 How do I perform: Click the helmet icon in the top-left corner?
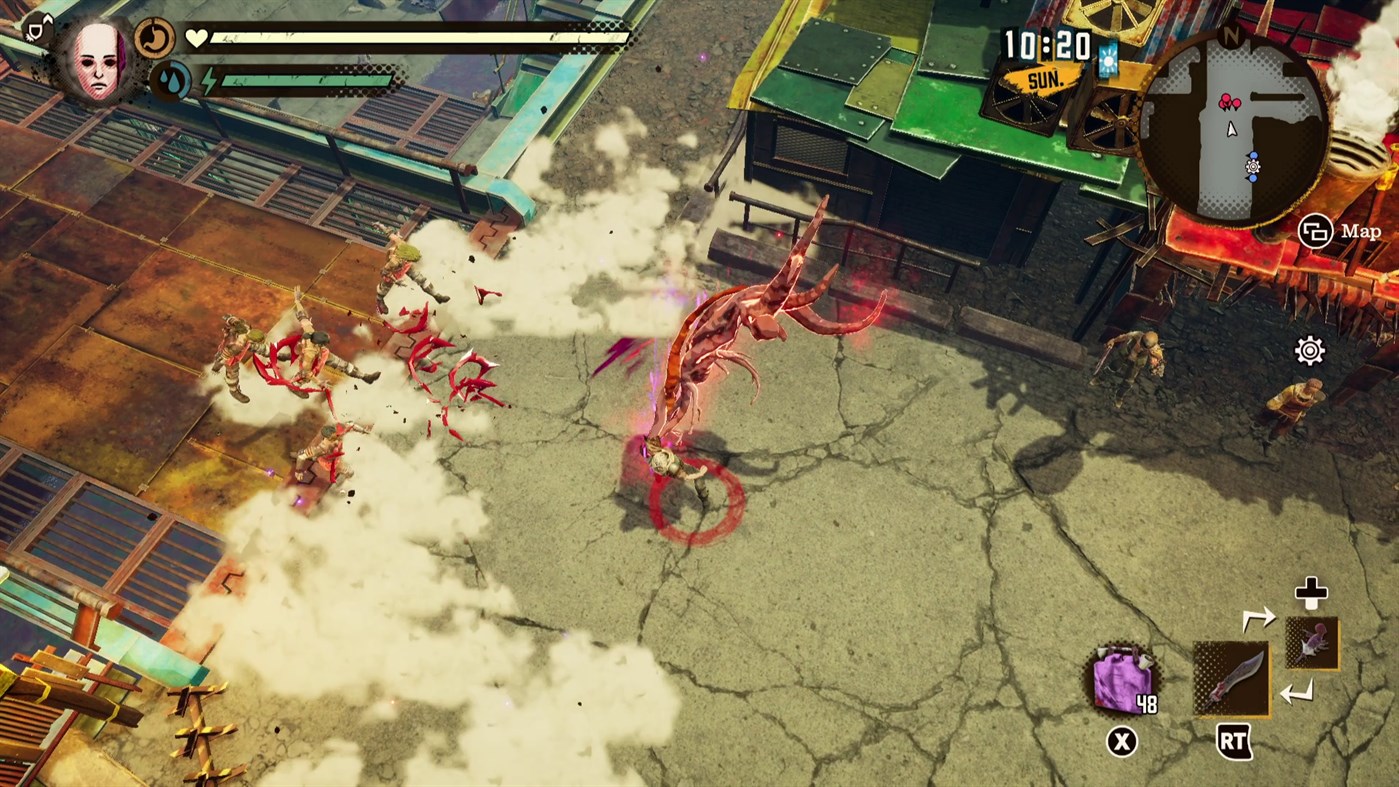[36, 28]
